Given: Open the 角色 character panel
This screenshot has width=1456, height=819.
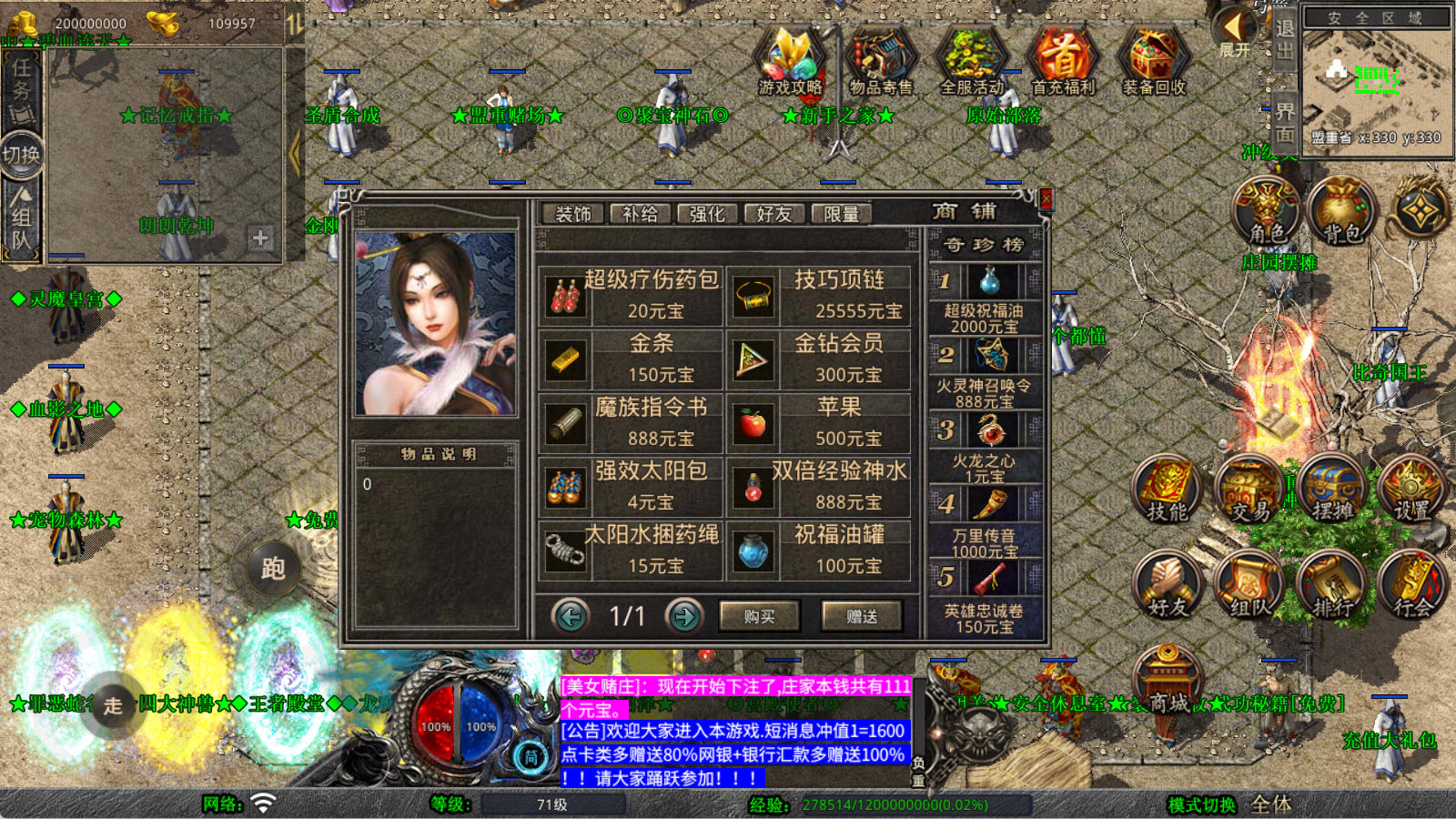Looking at the screenshot, I should 1266,211.
